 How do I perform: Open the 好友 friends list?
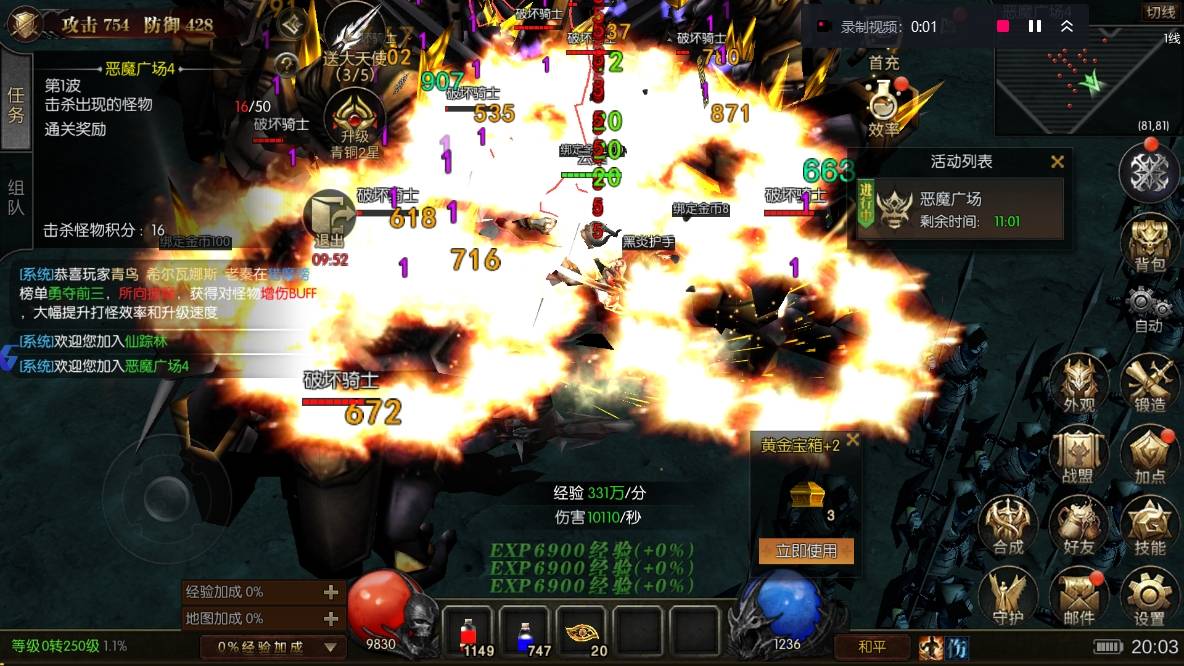[x=1079, y=525]
